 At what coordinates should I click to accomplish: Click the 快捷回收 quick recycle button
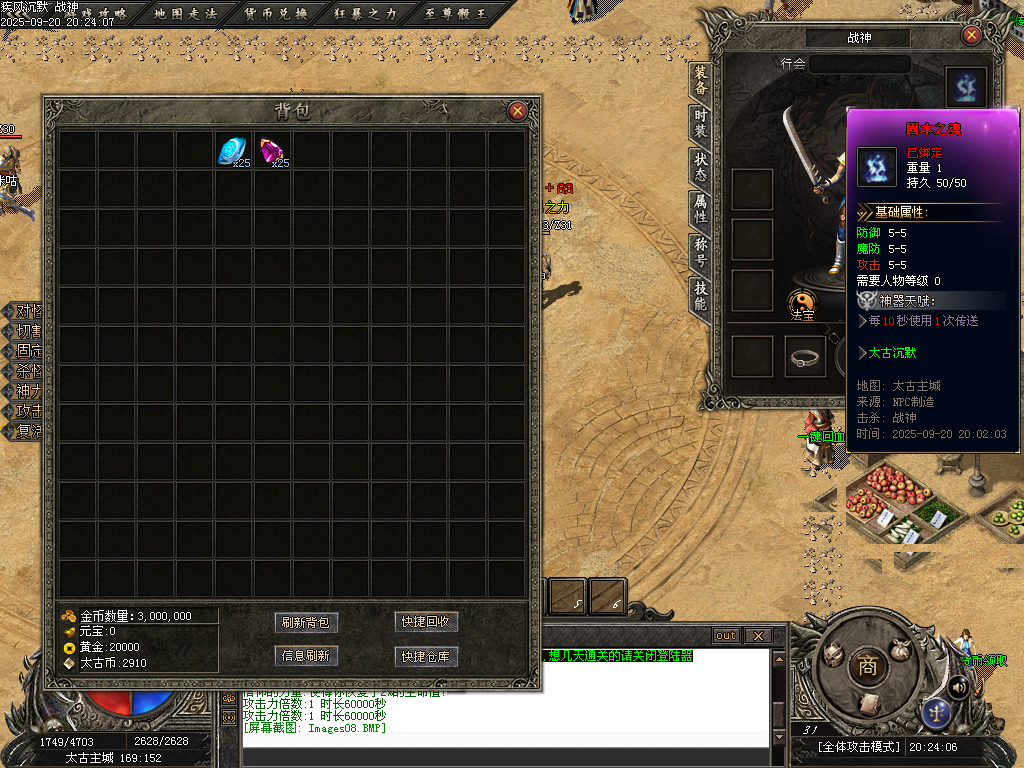pyautogui.click(x=426, y=622)
